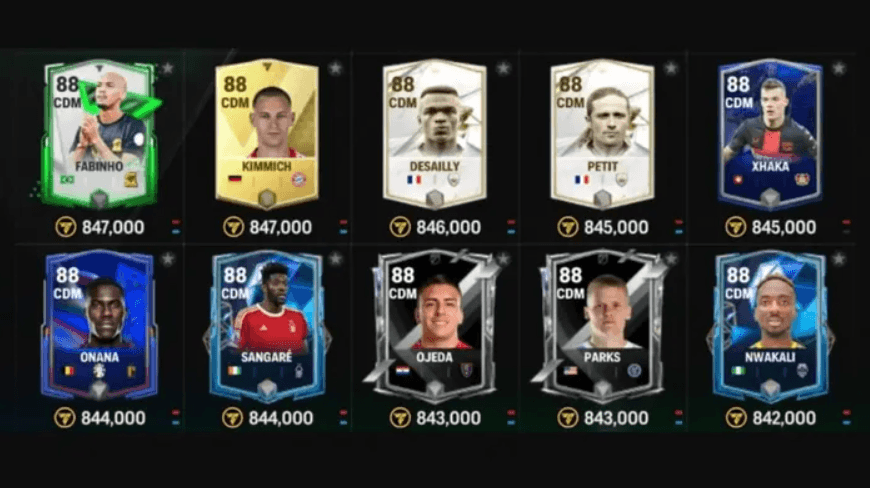This screenshot has height=488, width=870.
Task: Pick the Nwakali player card
Action: click(x=770, y=325)
